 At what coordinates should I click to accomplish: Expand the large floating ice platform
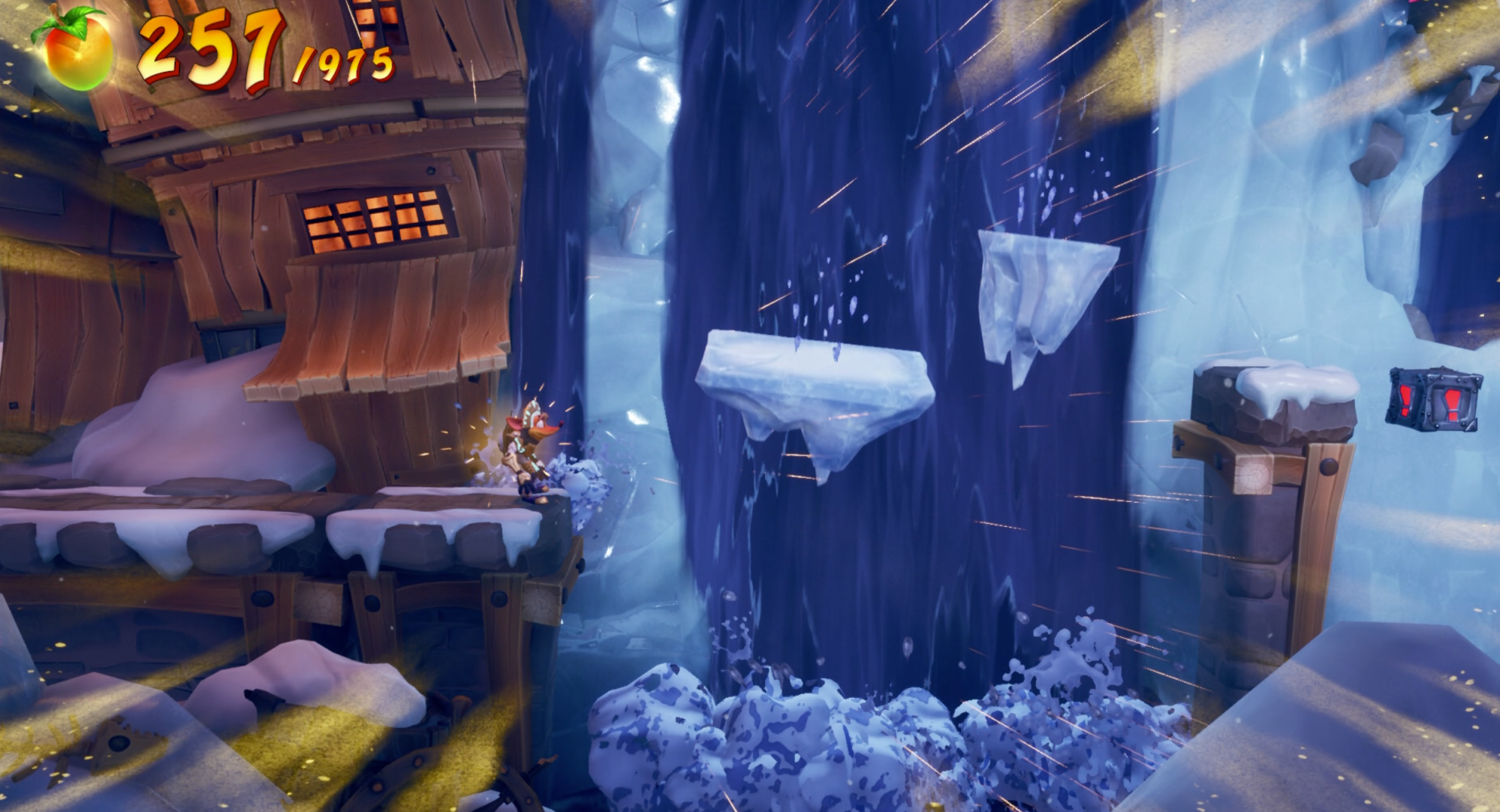click(x=811, y=390)
